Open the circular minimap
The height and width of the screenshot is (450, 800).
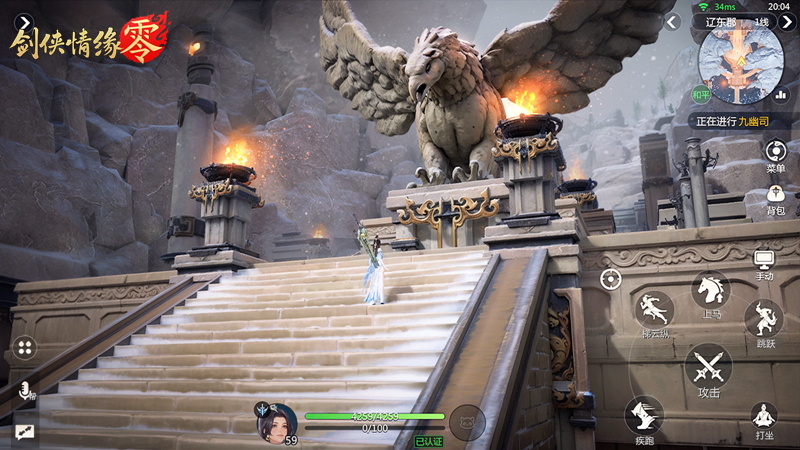pos(740,62)
